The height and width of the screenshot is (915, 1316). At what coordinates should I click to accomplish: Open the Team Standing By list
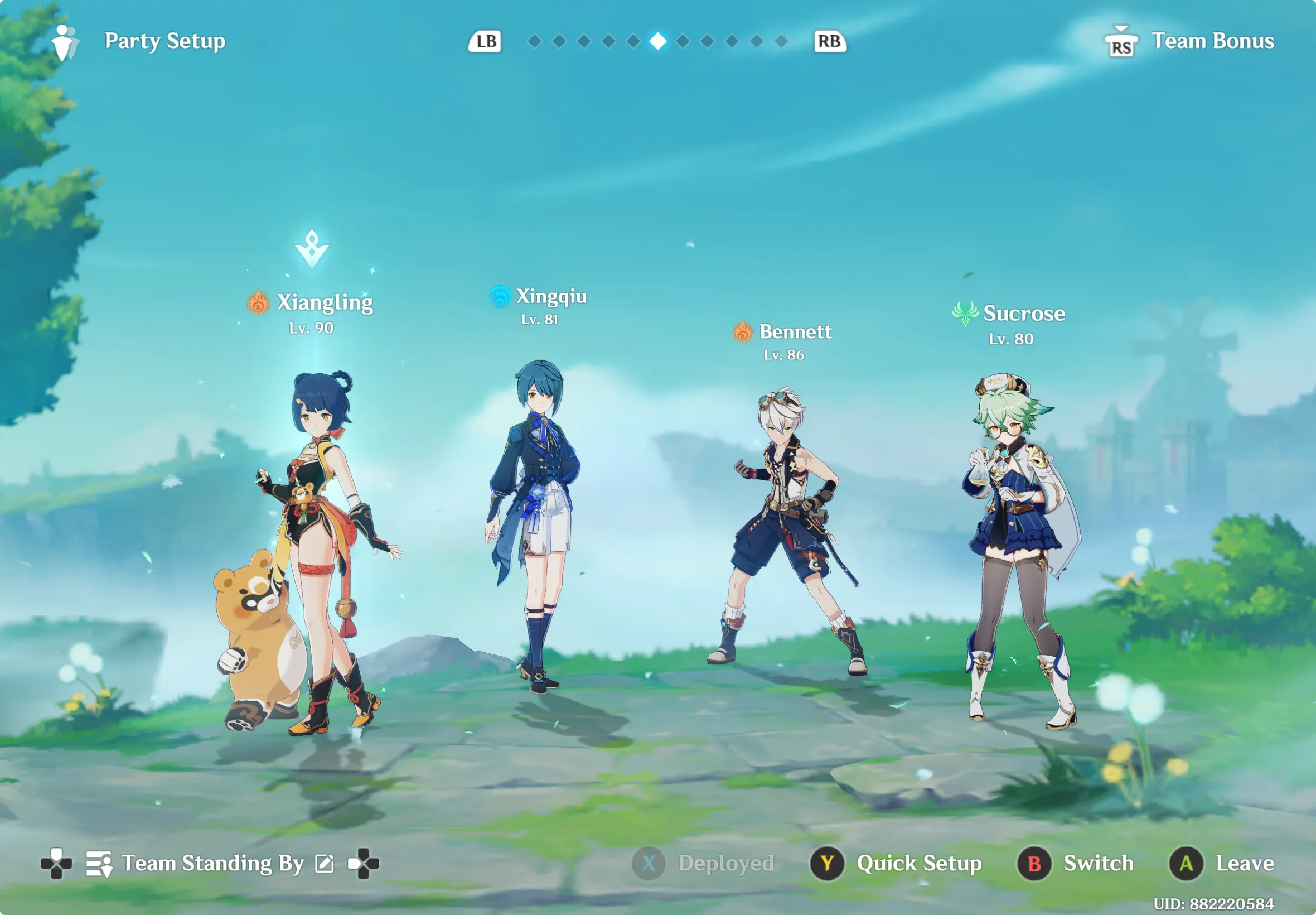[212, 864]
